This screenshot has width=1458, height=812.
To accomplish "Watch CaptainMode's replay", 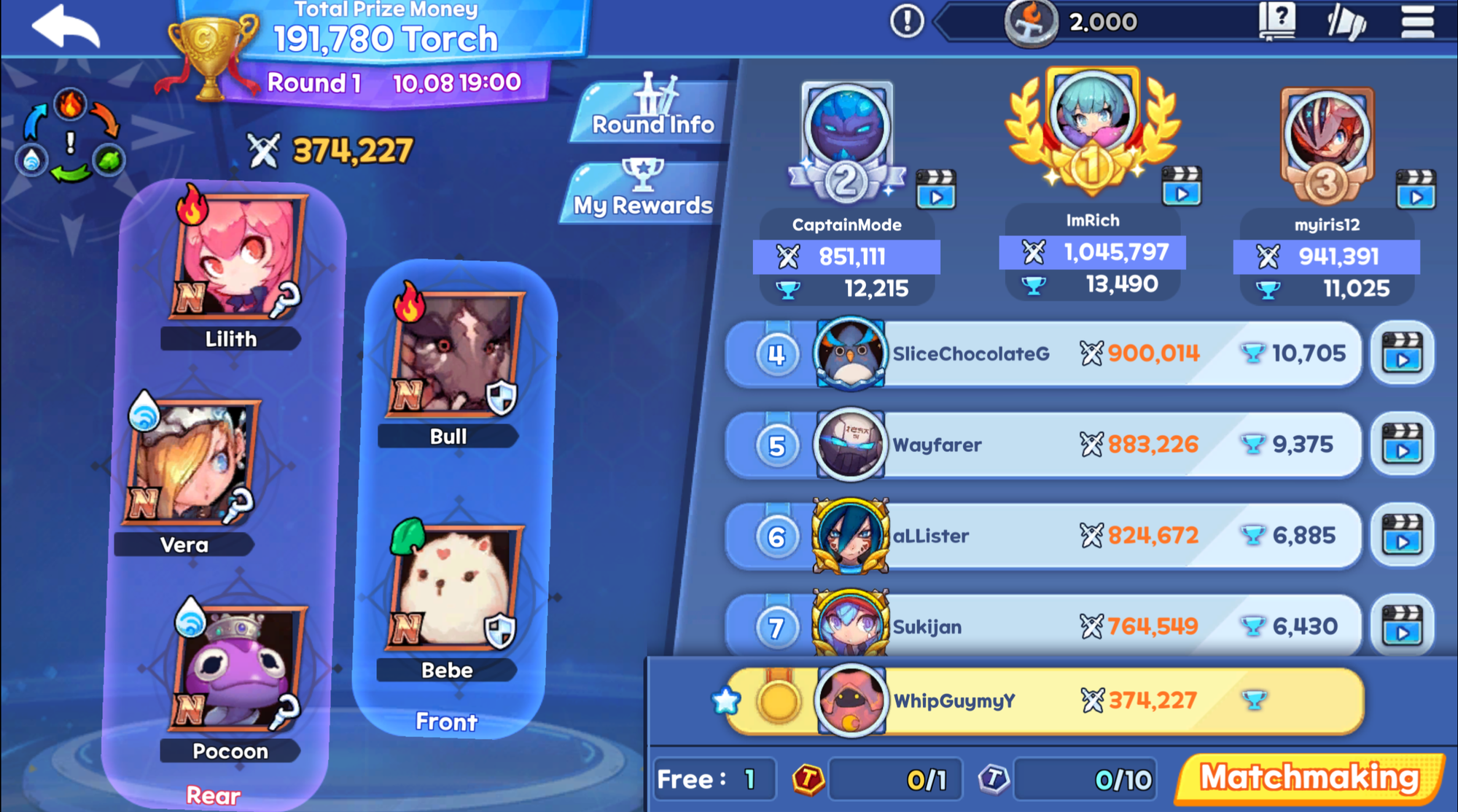I will tap(935, 190).
